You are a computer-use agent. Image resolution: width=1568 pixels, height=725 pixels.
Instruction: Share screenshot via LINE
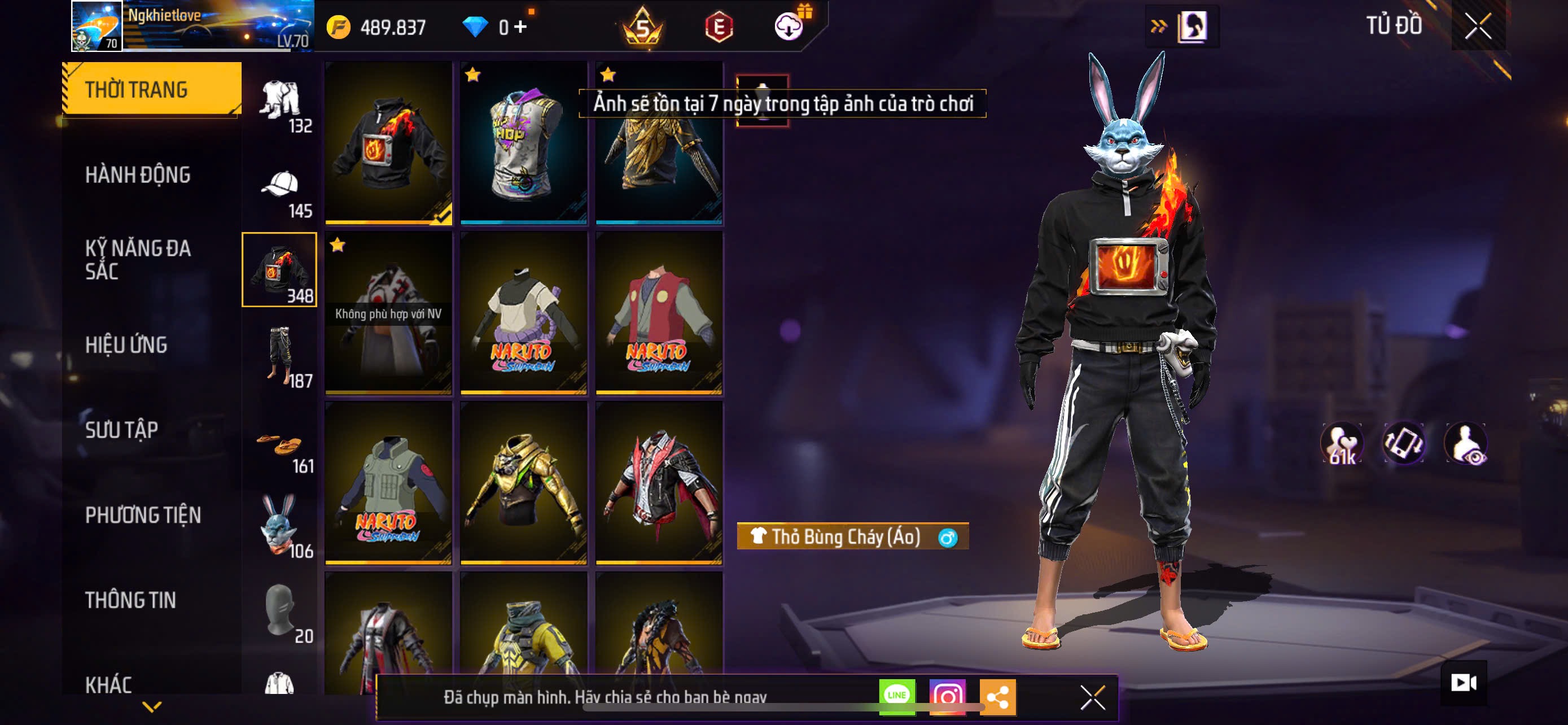pos(897,696)
